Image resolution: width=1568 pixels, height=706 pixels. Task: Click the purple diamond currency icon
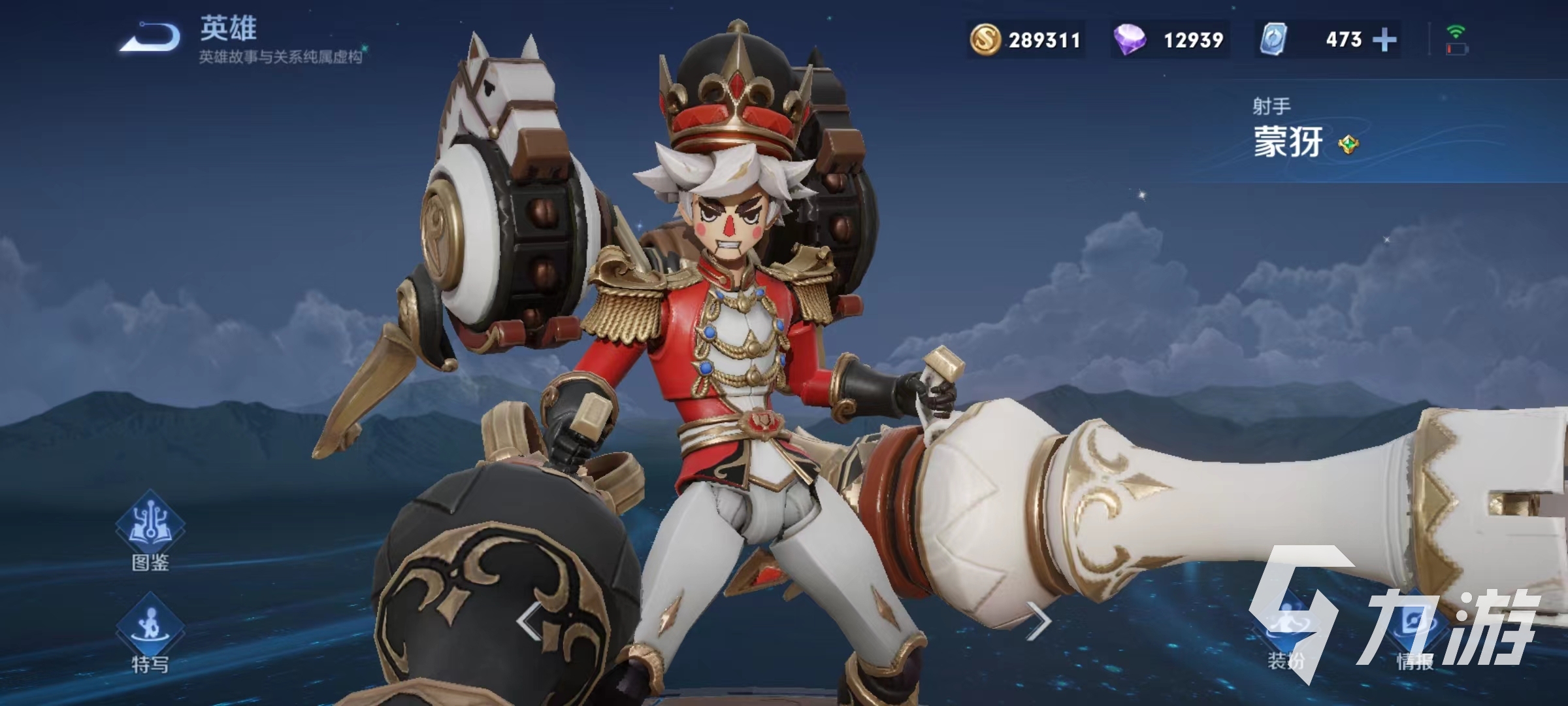pos(1130,40)
